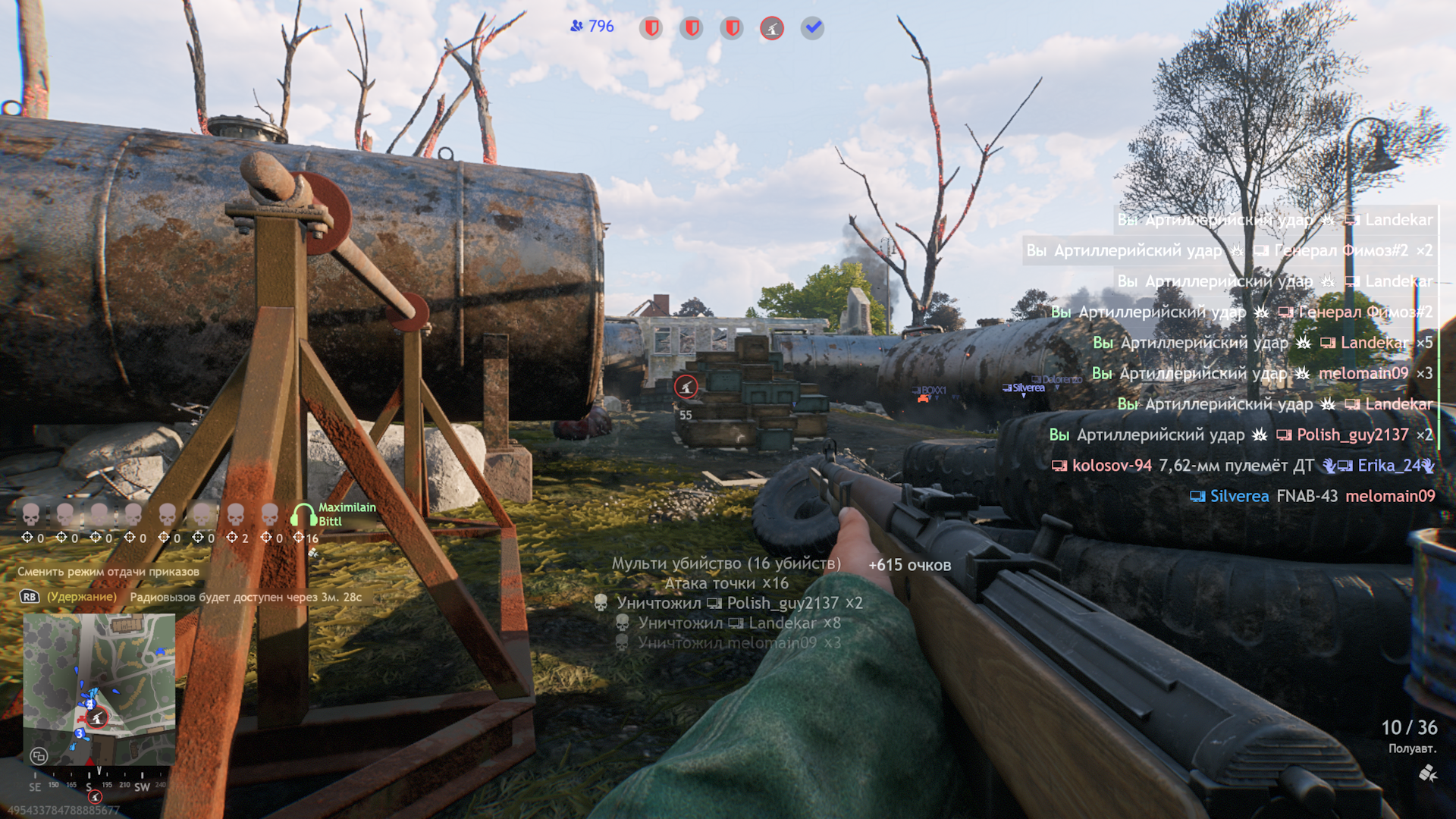Click the blue team ticket count icon
The width and height of the screenshot is (1456, 819).
point(577,27)
